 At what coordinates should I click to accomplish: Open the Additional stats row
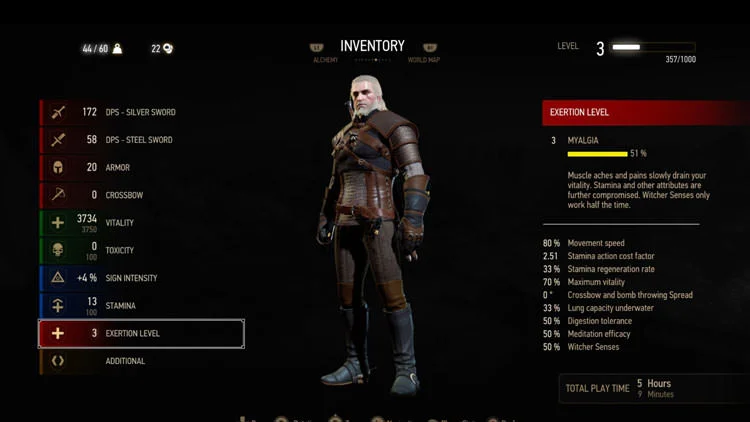pos(140,361)
